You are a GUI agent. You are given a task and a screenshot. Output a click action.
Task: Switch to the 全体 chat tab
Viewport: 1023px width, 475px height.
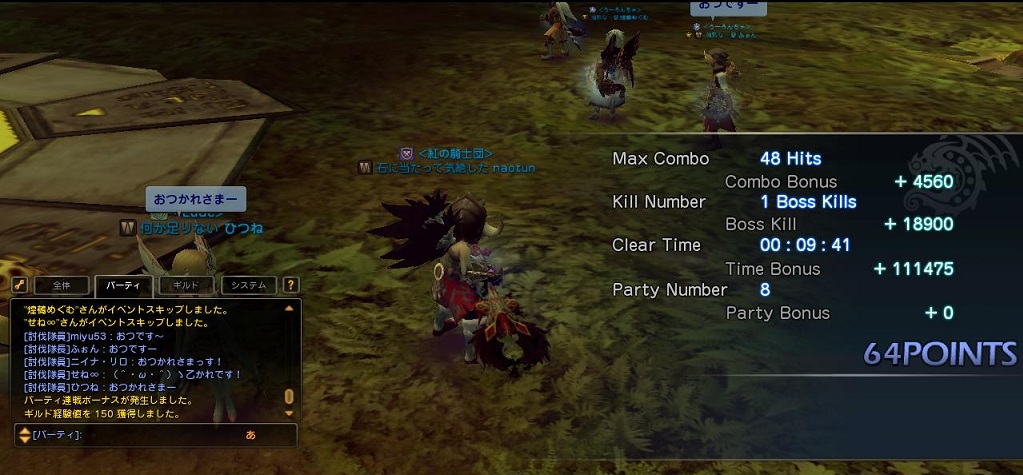(63, 285)
